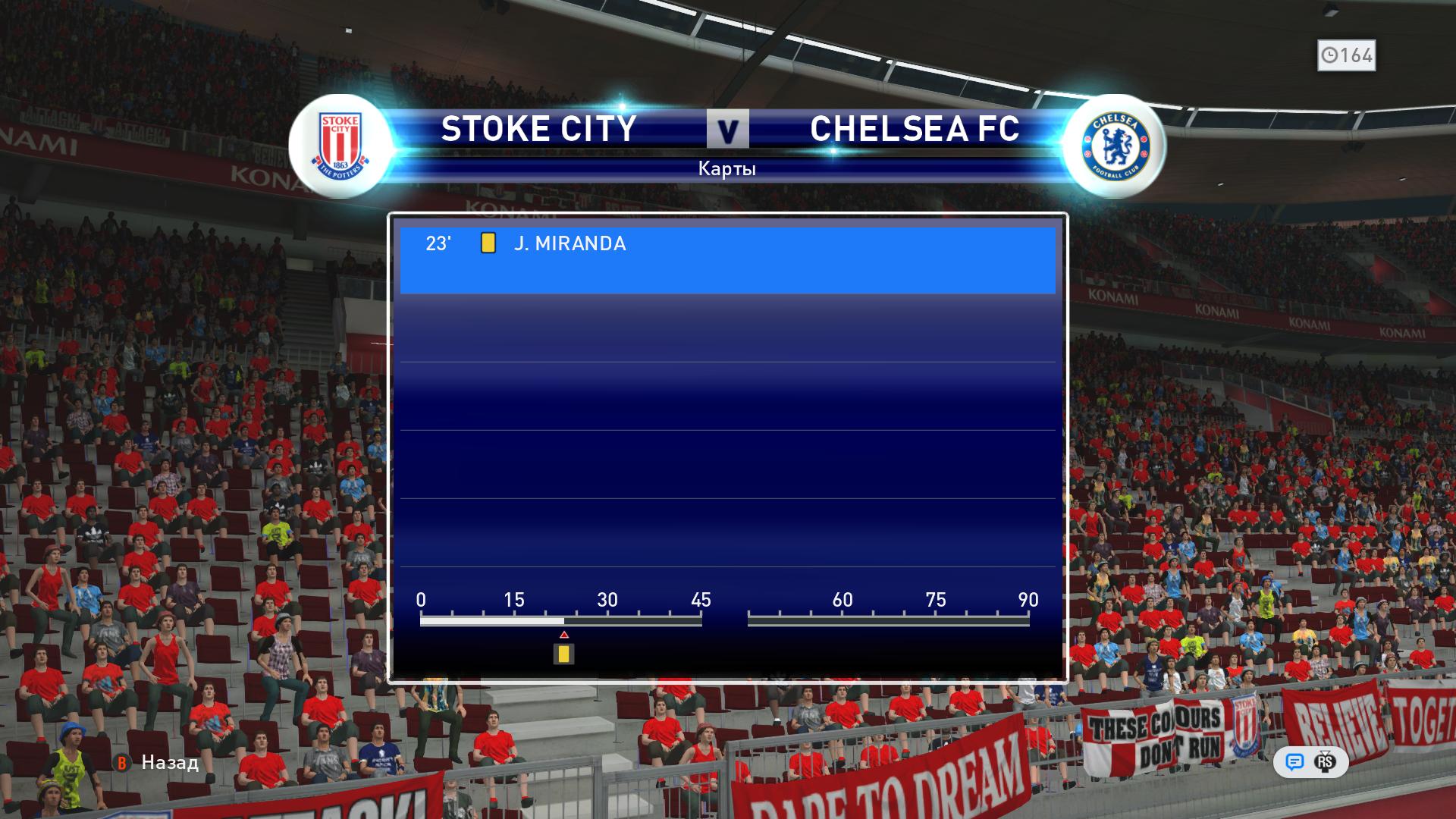Select the J. Miranda yellow card row
Image resolution: width=1456 pixels, height=819 pixels.
(x=726, y=259)
